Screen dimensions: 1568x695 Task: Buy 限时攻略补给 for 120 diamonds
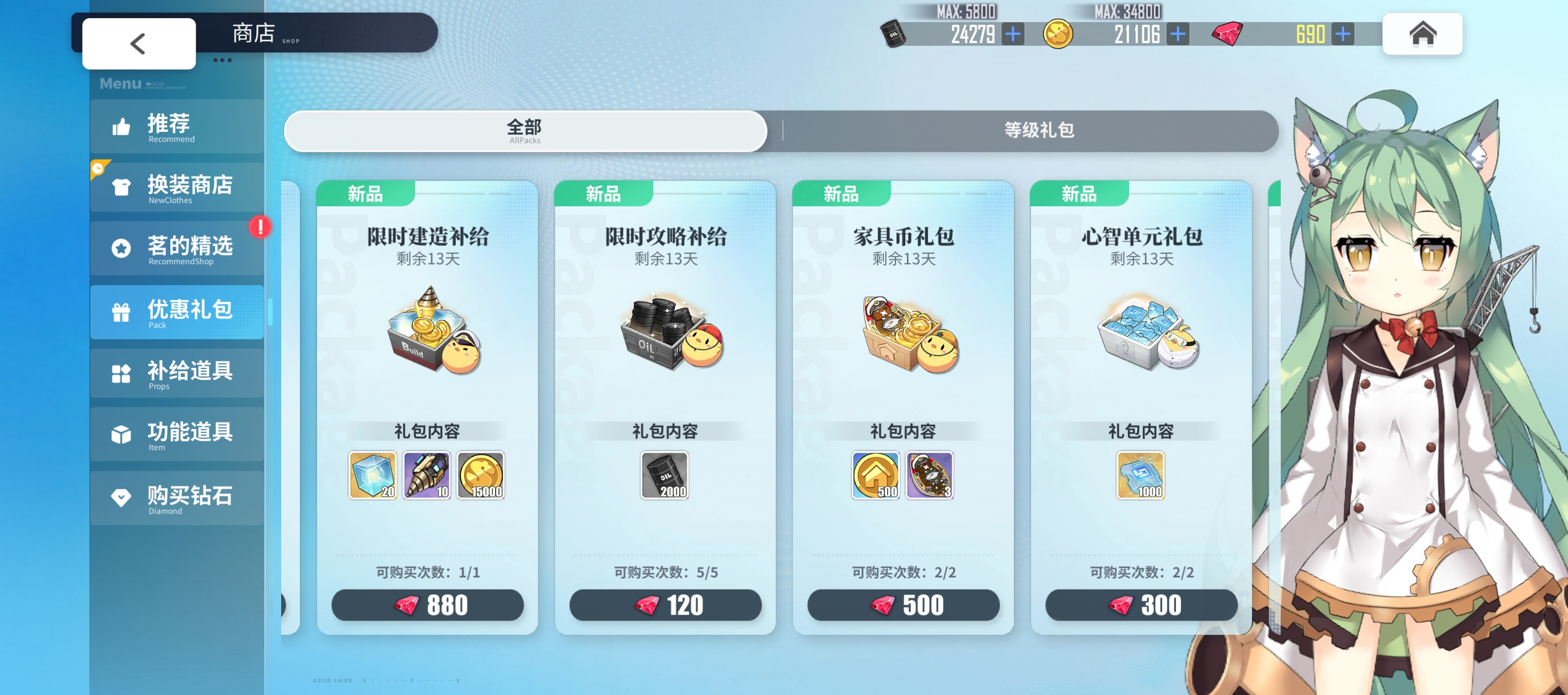pos(666,605)
